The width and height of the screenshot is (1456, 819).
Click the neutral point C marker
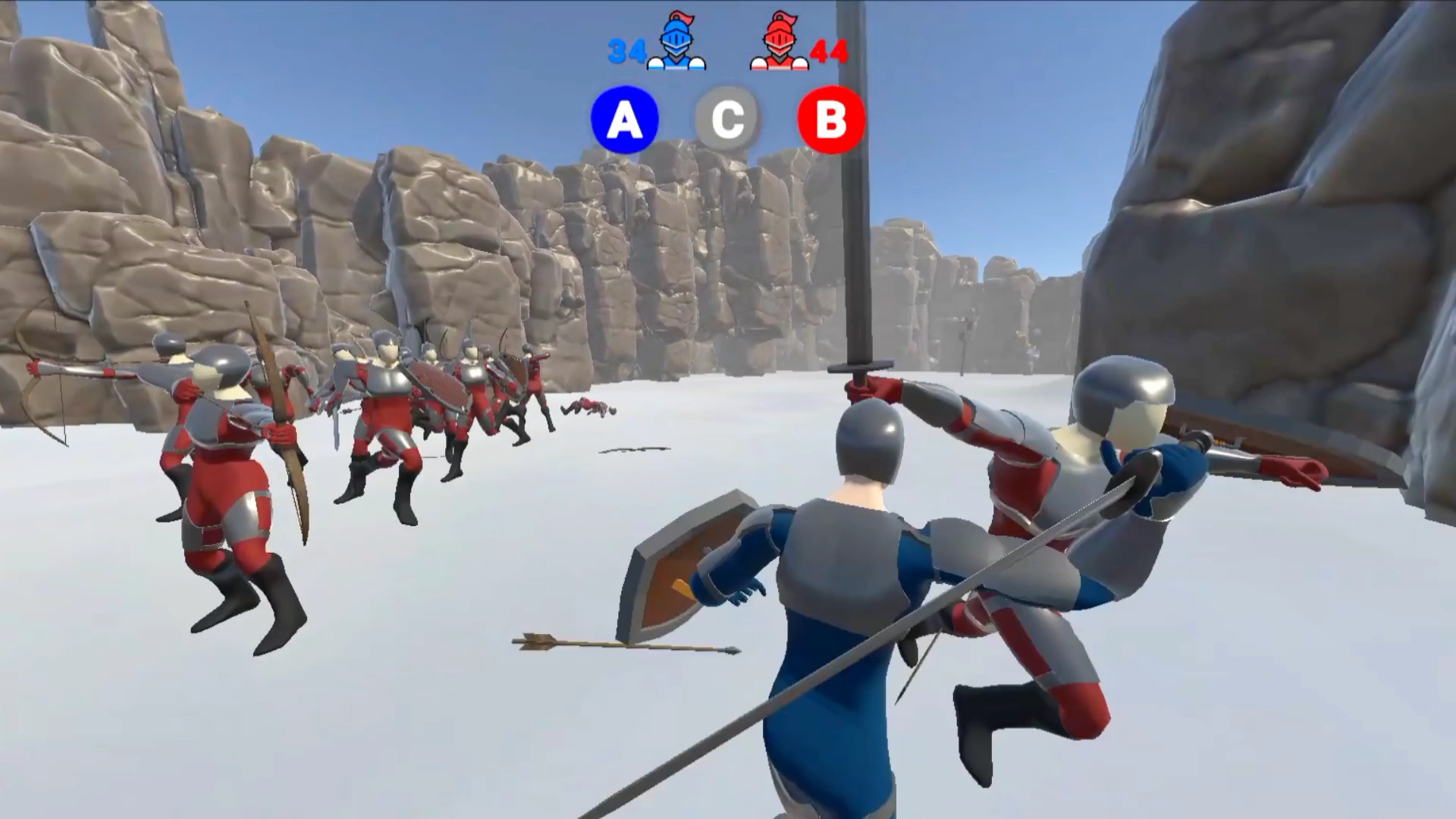pyautogui.click(x=728, y=118)
